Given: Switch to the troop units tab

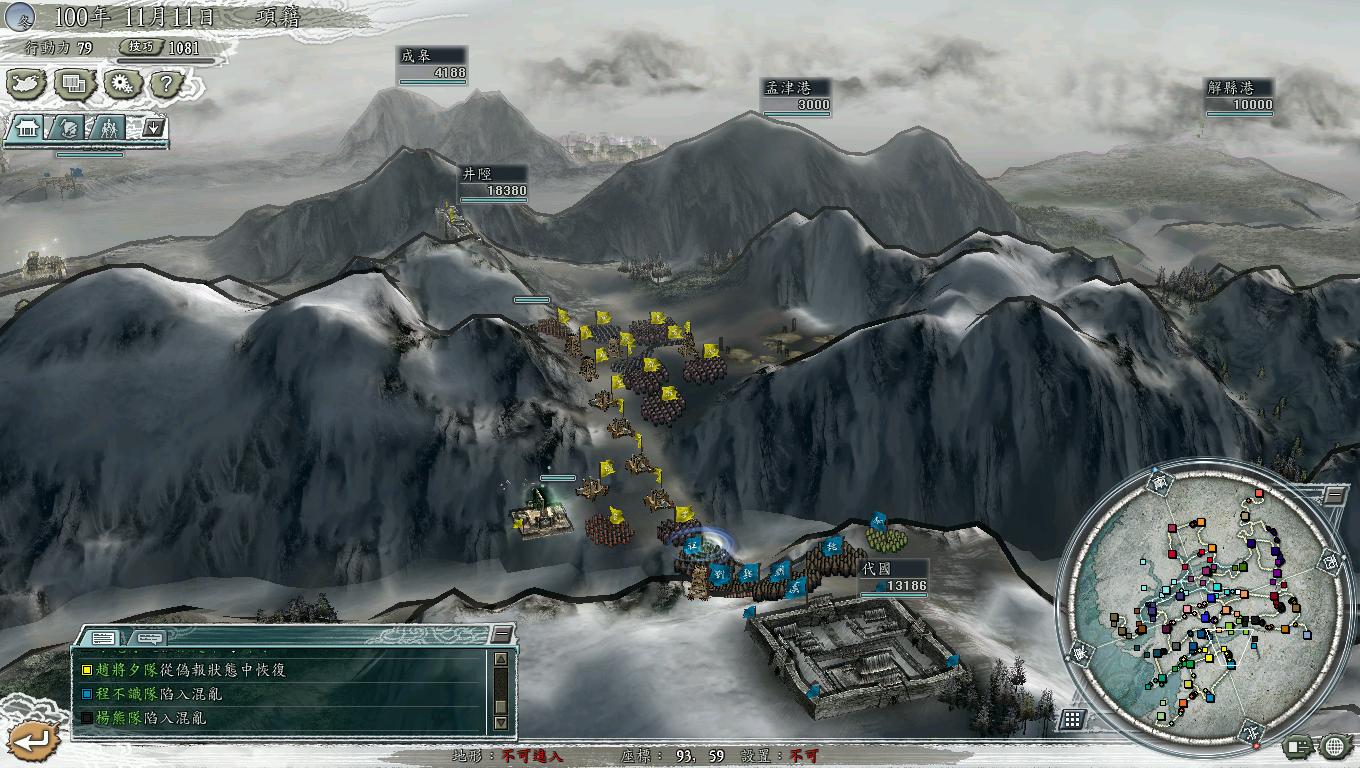Looking at the screenshot, I should point(108,128).
